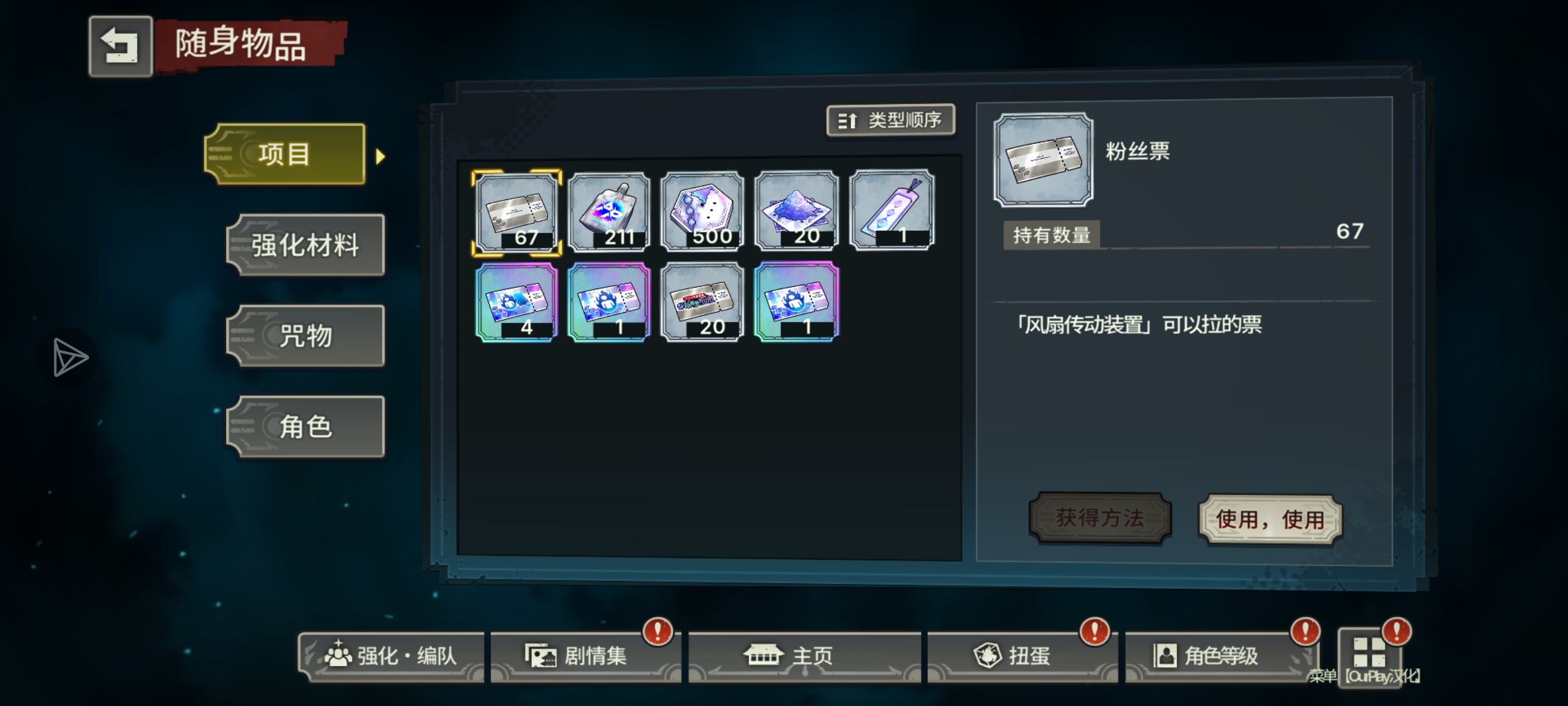
Task: Expand the 项目 tab arrow
Action: coord(380,155)
